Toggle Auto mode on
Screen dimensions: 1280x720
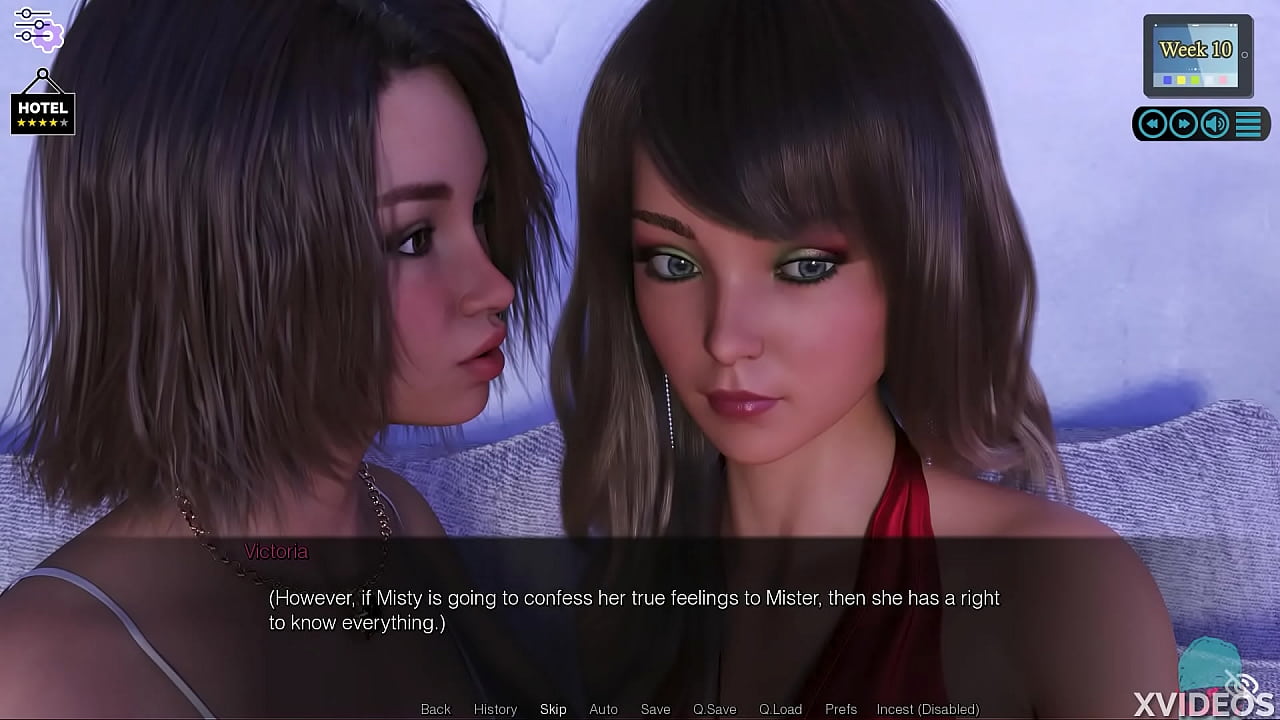(x=603, y=709)
